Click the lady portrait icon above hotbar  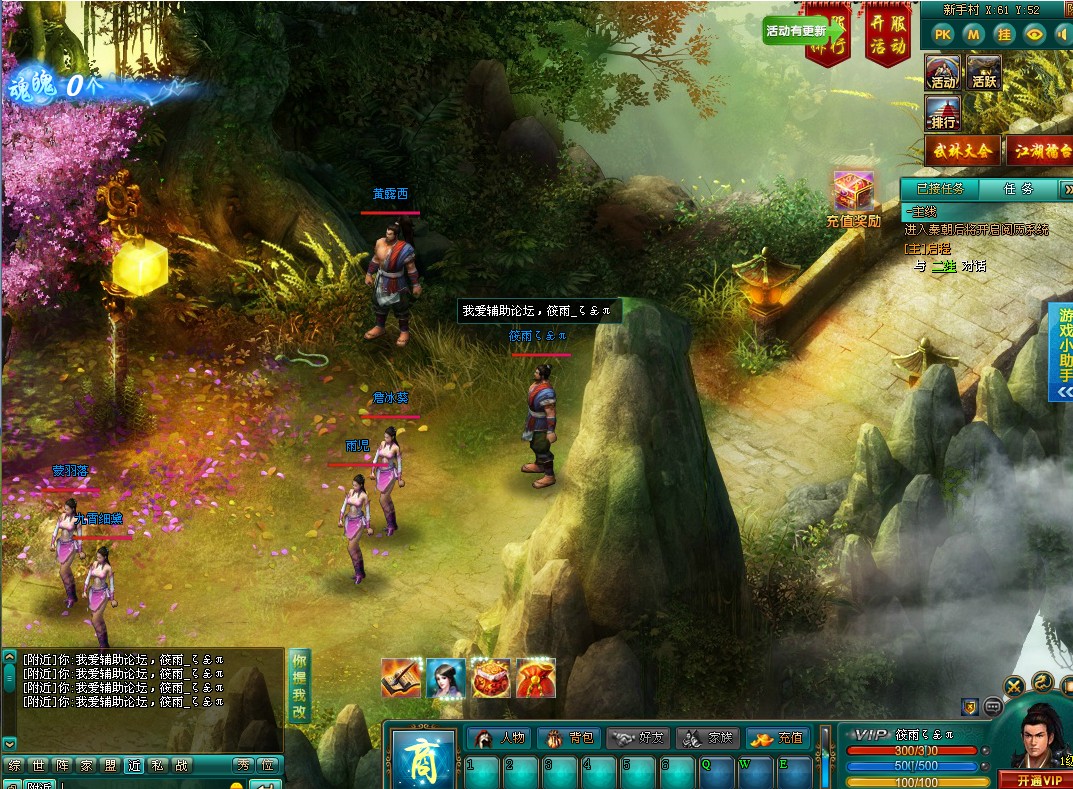[446, 678]
